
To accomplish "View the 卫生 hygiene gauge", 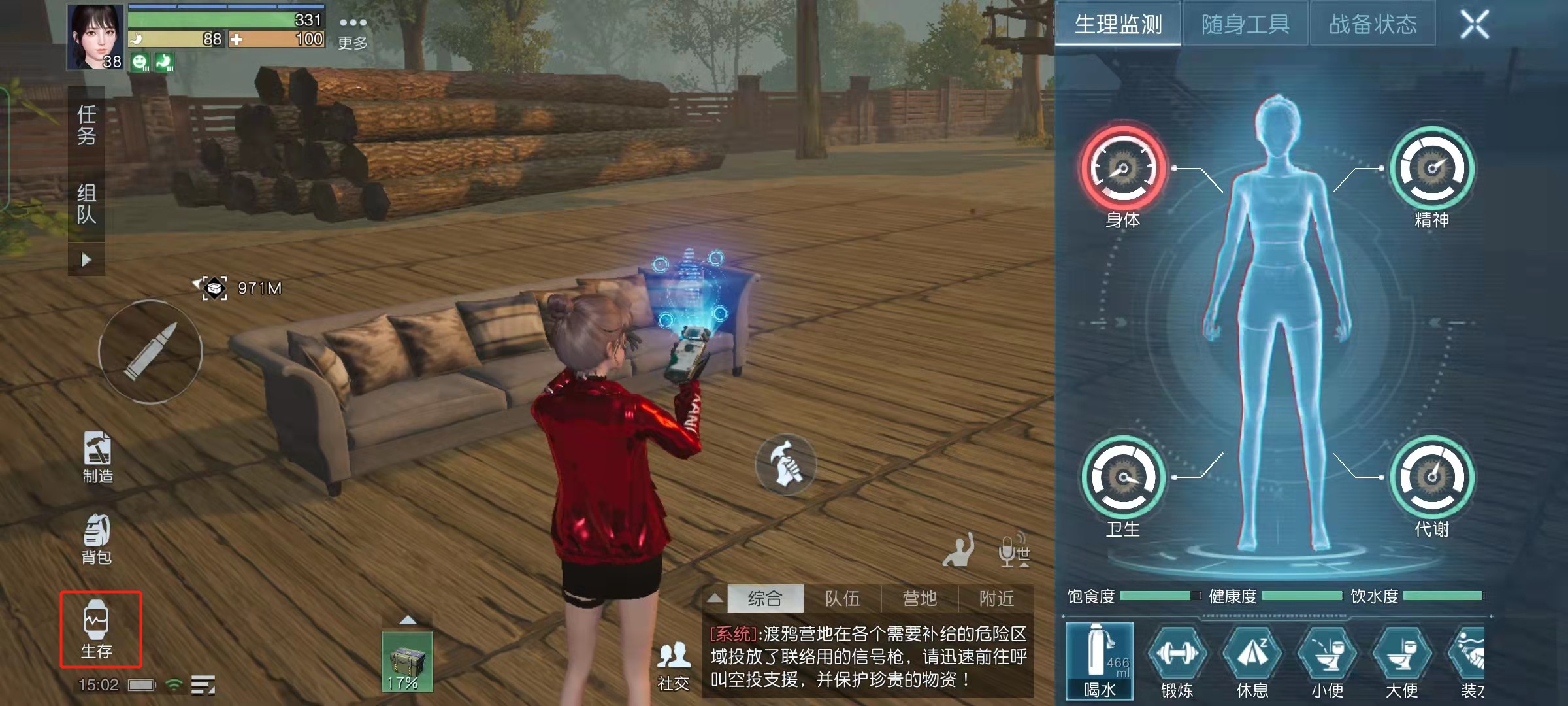I will [1122, 478].
